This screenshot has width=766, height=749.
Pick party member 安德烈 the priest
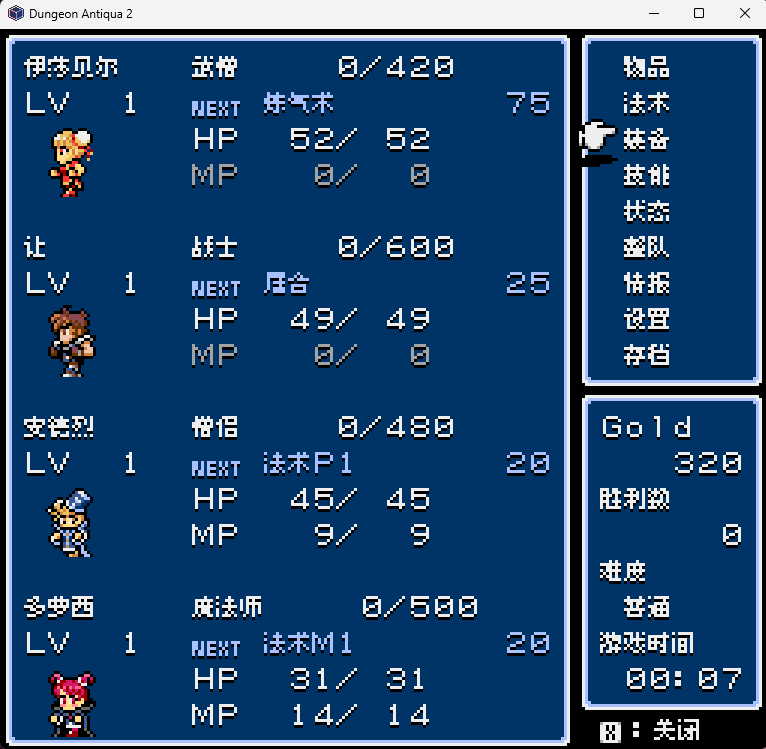[71, 520]
